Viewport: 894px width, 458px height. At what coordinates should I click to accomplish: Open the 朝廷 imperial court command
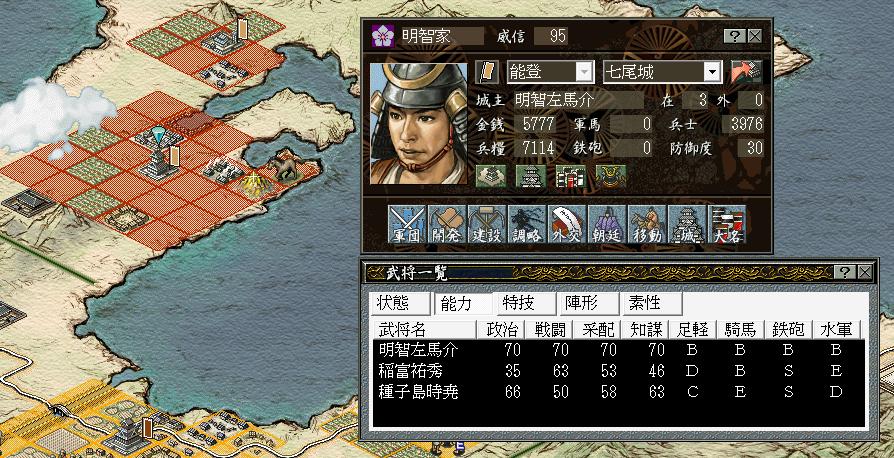click(607, 226)
